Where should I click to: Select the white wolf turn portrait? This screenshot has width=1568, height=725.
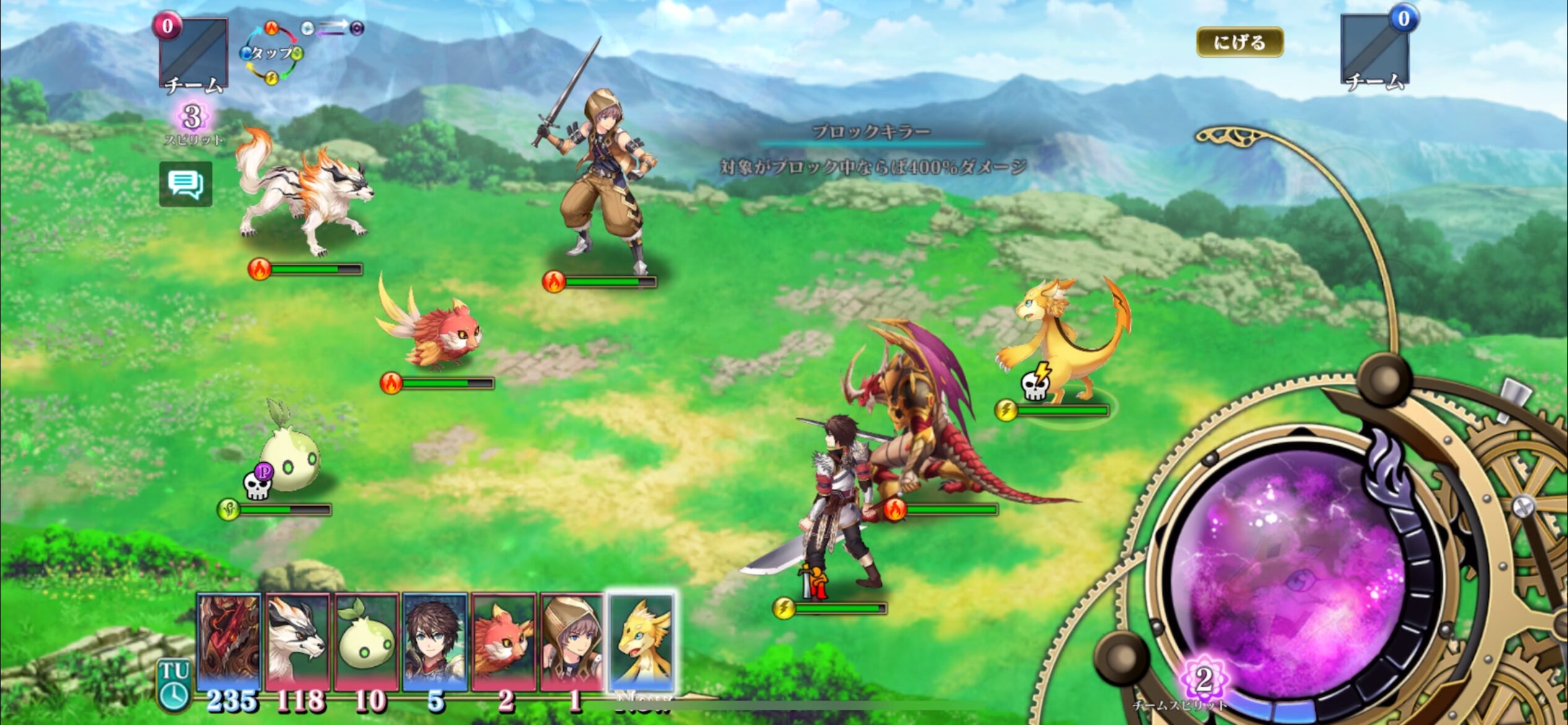click(x=298, y=641)
